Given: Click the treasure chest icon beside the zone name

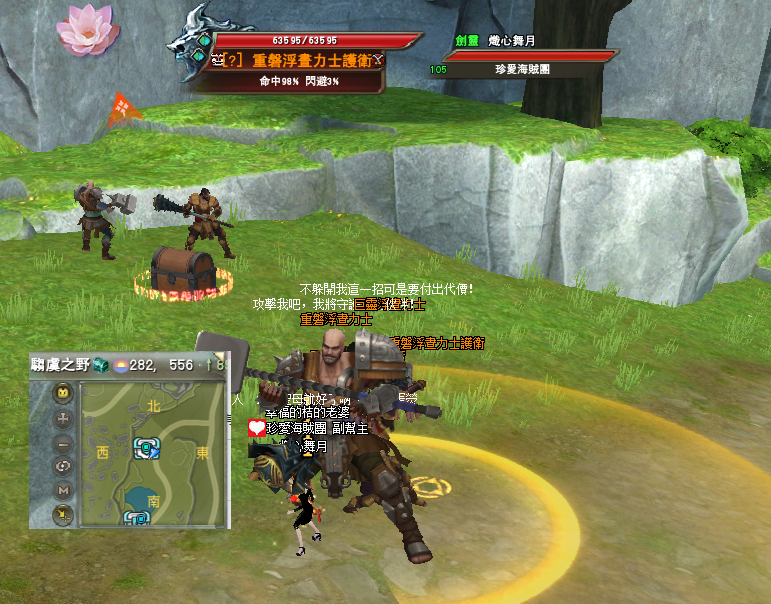Looking at the screenshot, I should pyautogui.click(x=100, y=366).
